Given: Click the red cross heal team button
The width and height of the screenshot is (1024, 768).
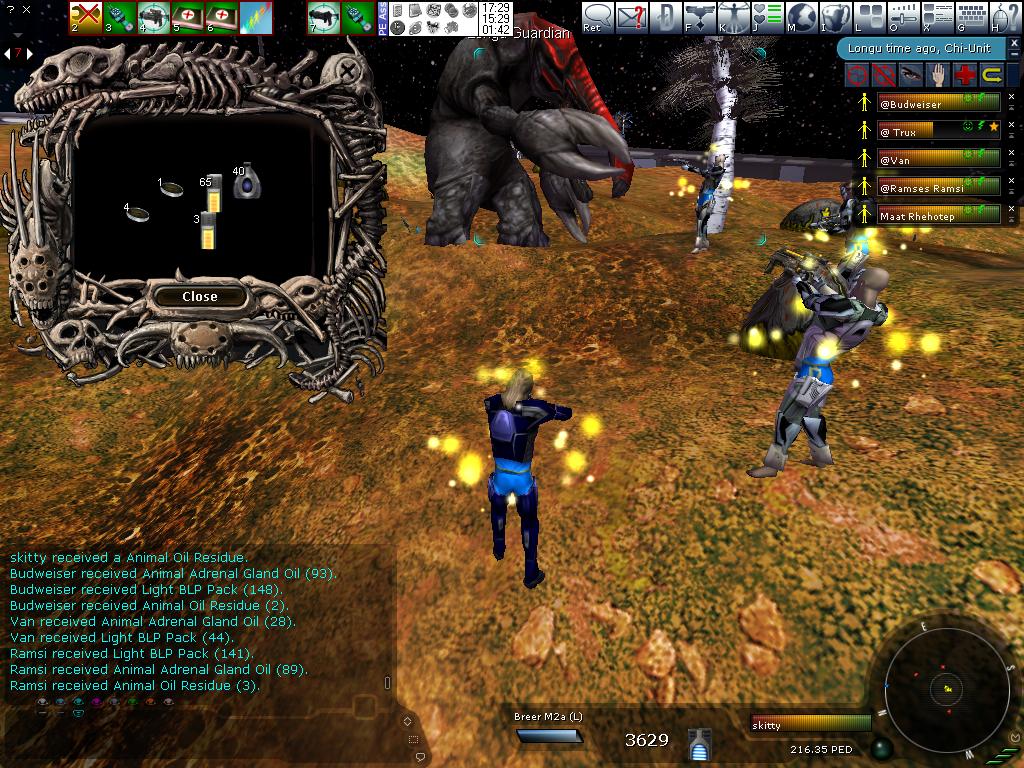Looking at the screenshot, I should 964,74.
